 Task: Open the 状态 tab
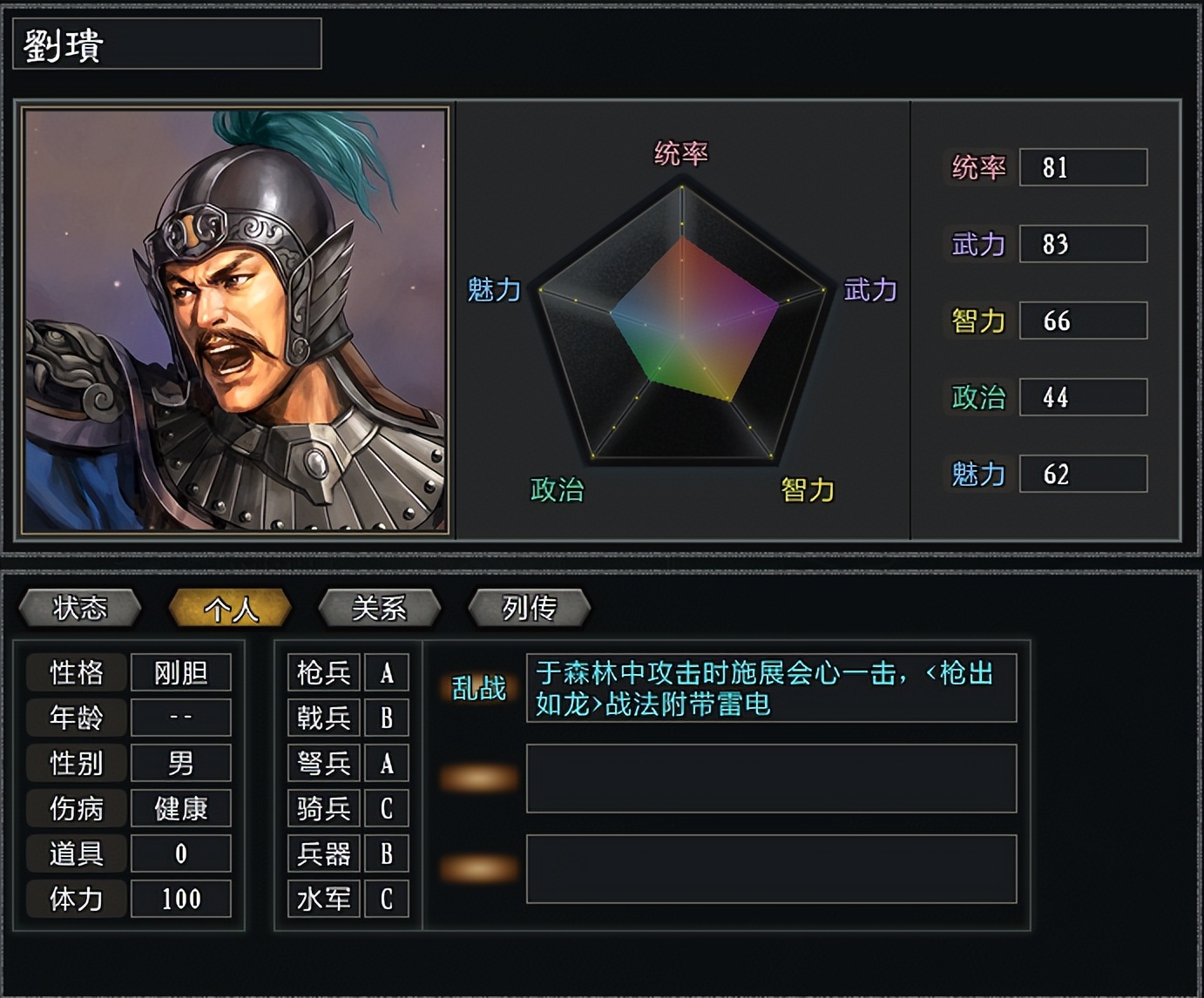(80, 607)
